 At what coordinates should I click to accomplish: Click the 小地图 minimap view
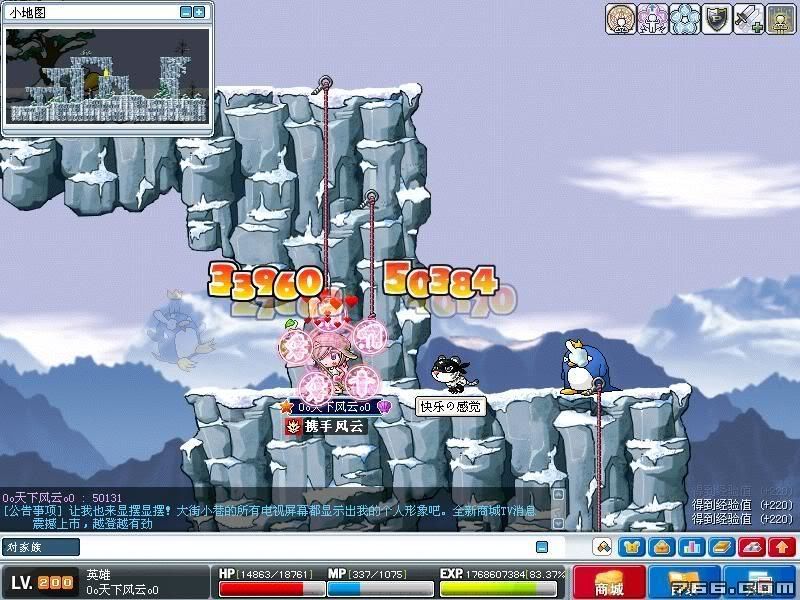pos(108,77)
